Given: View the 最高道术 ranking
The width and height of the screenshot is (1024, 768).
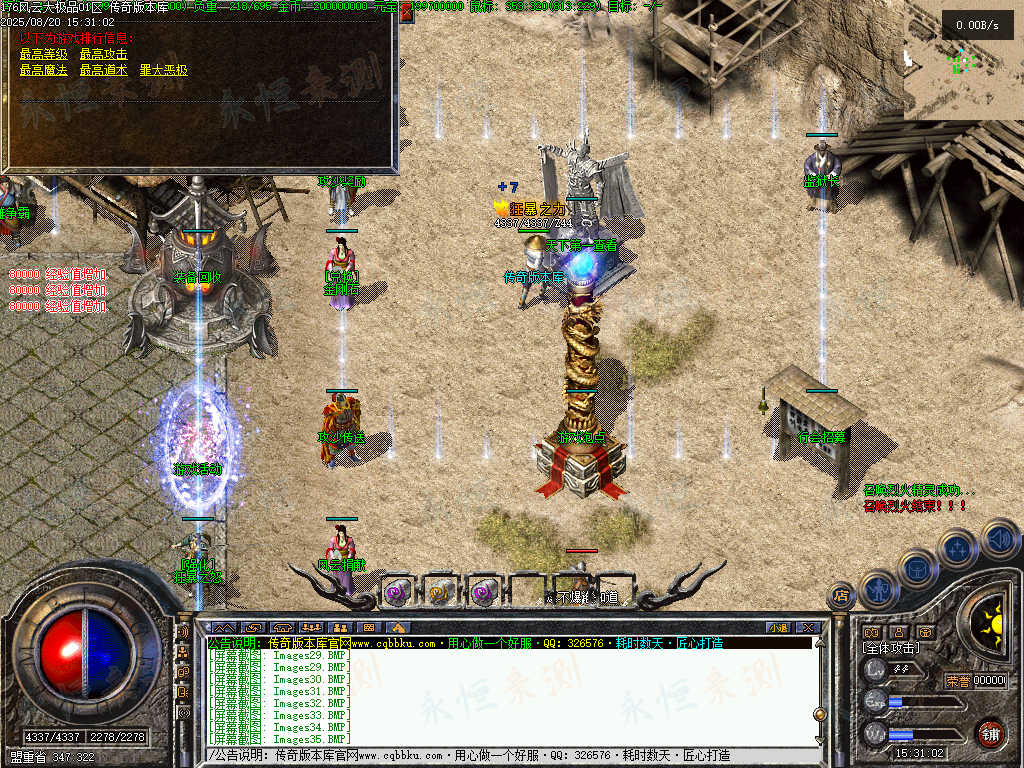Looking at the screenshot, I should point(103,71).
